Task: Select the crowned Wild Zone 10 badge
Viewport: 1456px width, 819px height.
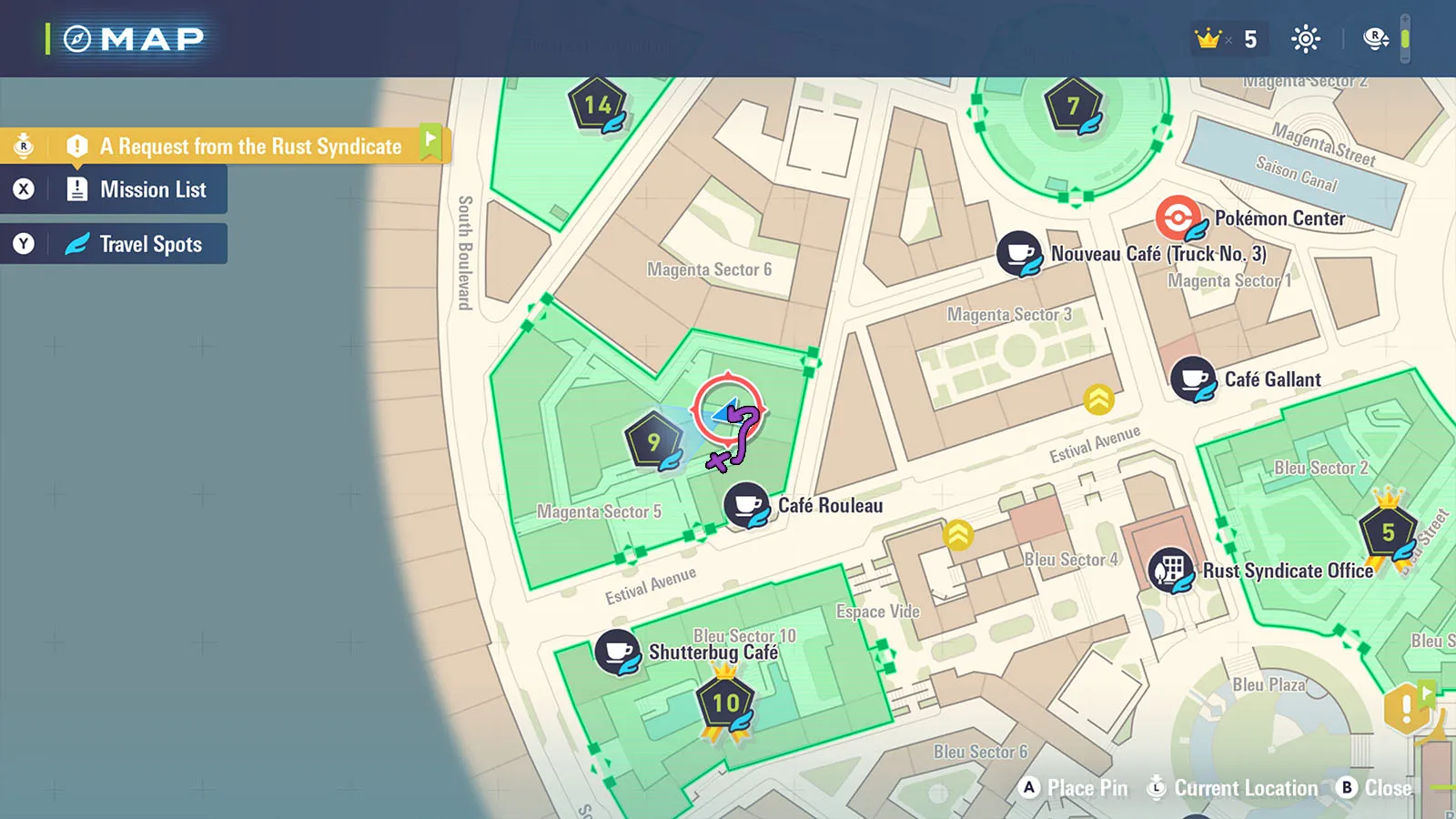Action: coord(725,703)
